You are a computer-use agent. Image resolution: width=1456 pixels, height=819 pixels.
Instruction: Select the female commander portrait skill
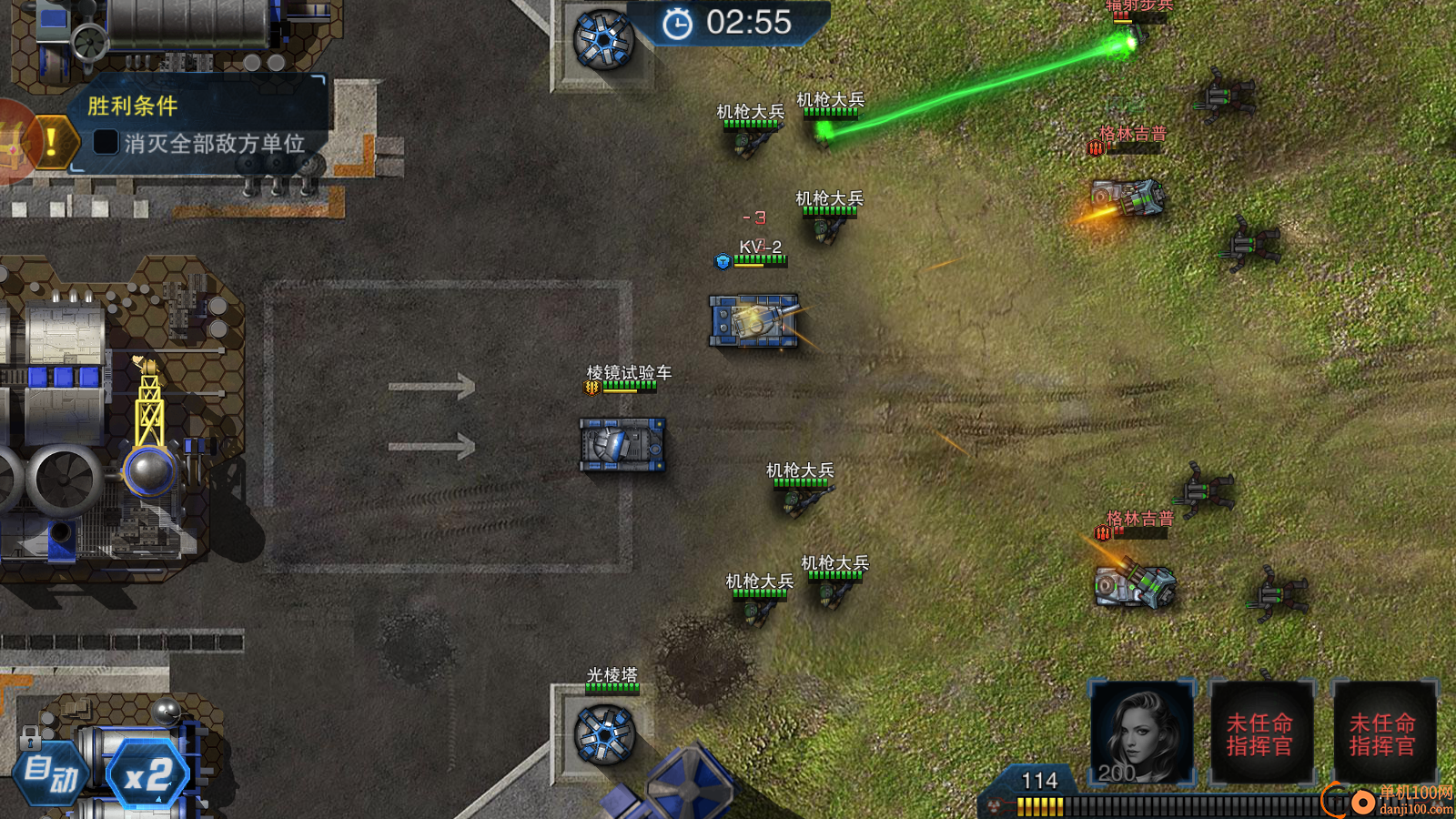[x=1141, y=732]
